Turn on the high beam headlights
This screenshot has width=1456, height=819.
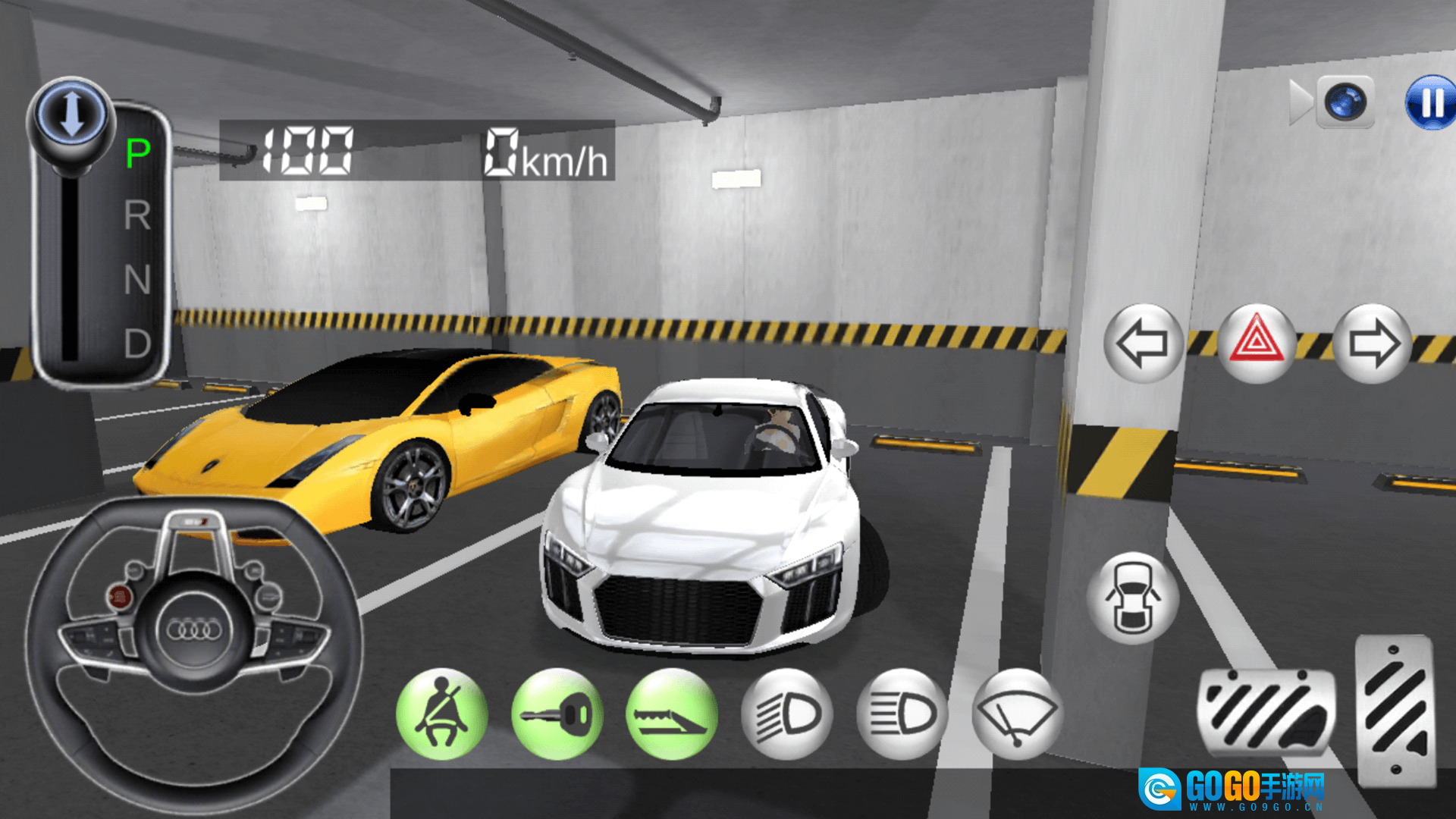tap(902, 714)
